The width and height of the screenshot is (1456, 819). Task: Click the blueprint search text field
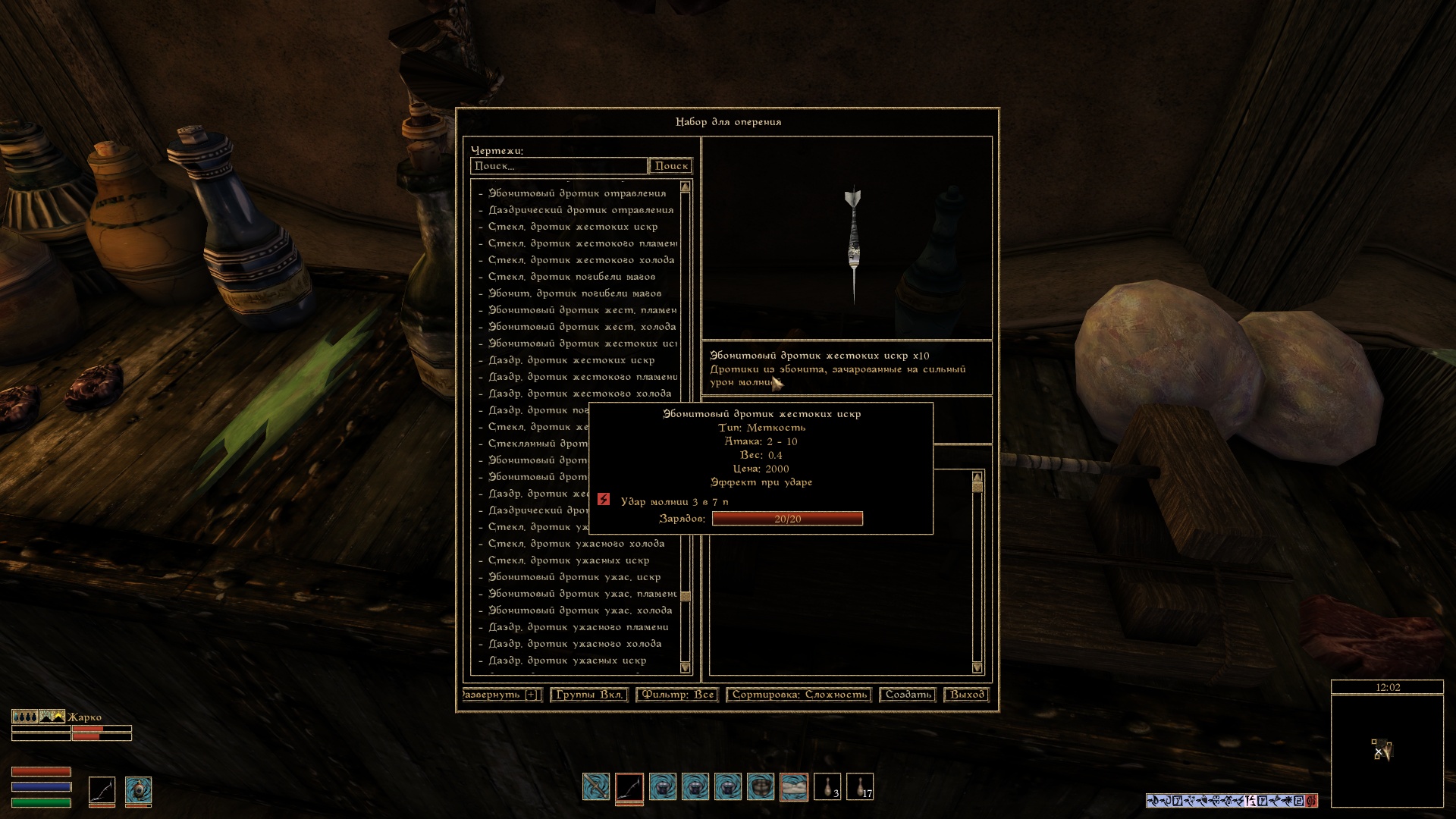(x=558, y=166)
